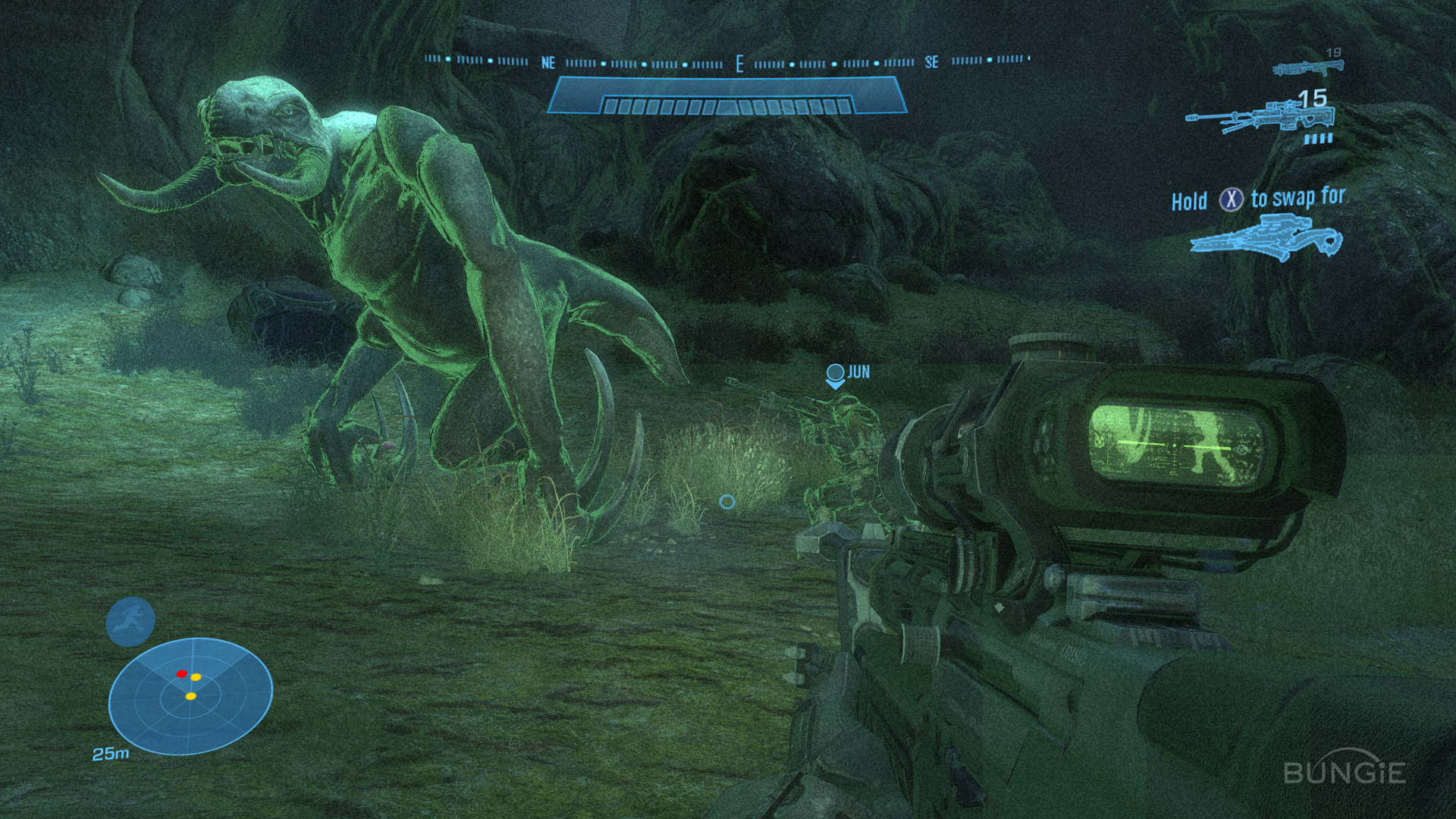Image resolution: width=1456 pixels, height=819 pixels.
Task: Expand the NE compass heading marker
Action: click(x=548, y=61)
